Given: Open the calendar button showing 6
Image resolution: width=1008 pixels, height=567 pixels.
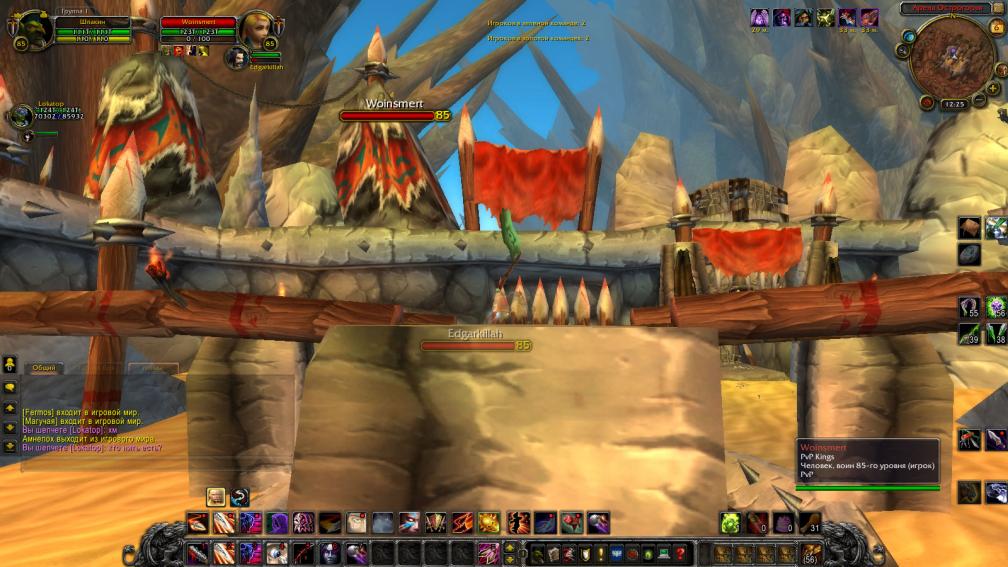Looking at the screenshot, I should [x=996, y=28].
